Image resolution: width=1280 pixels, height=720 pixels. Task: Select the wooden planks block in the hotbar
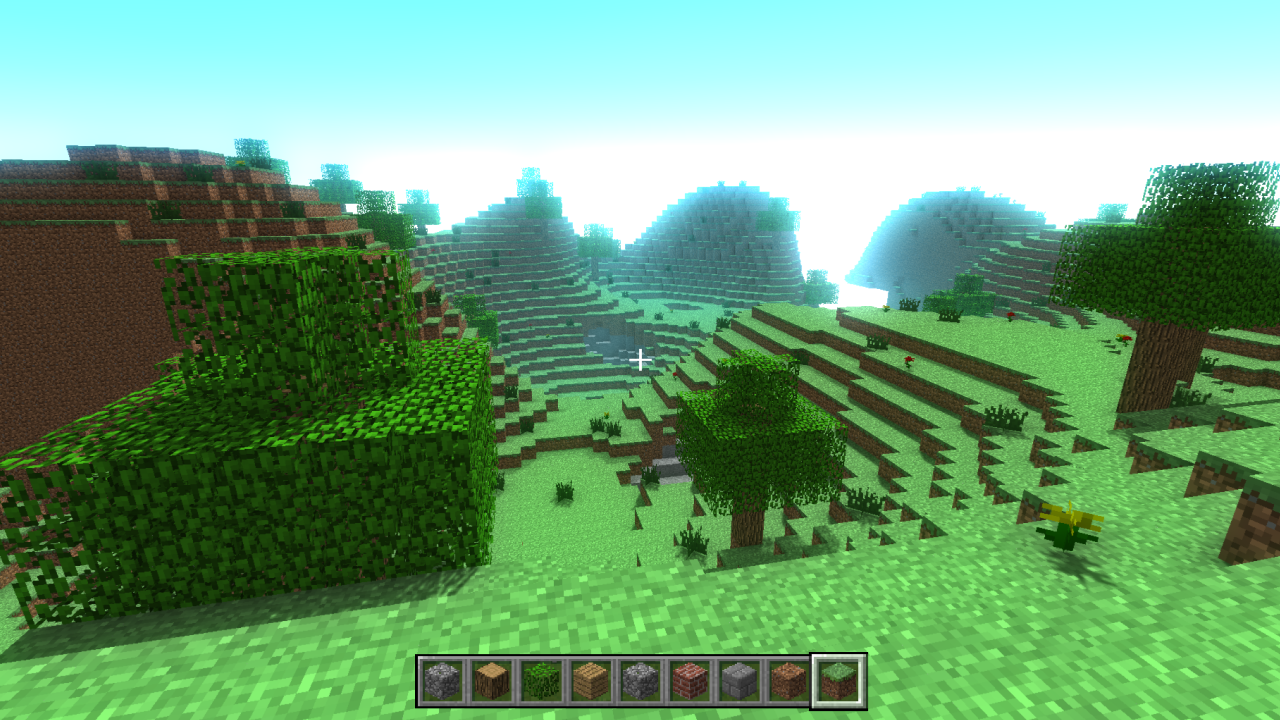pyautogui.click(x=590, y=680)
